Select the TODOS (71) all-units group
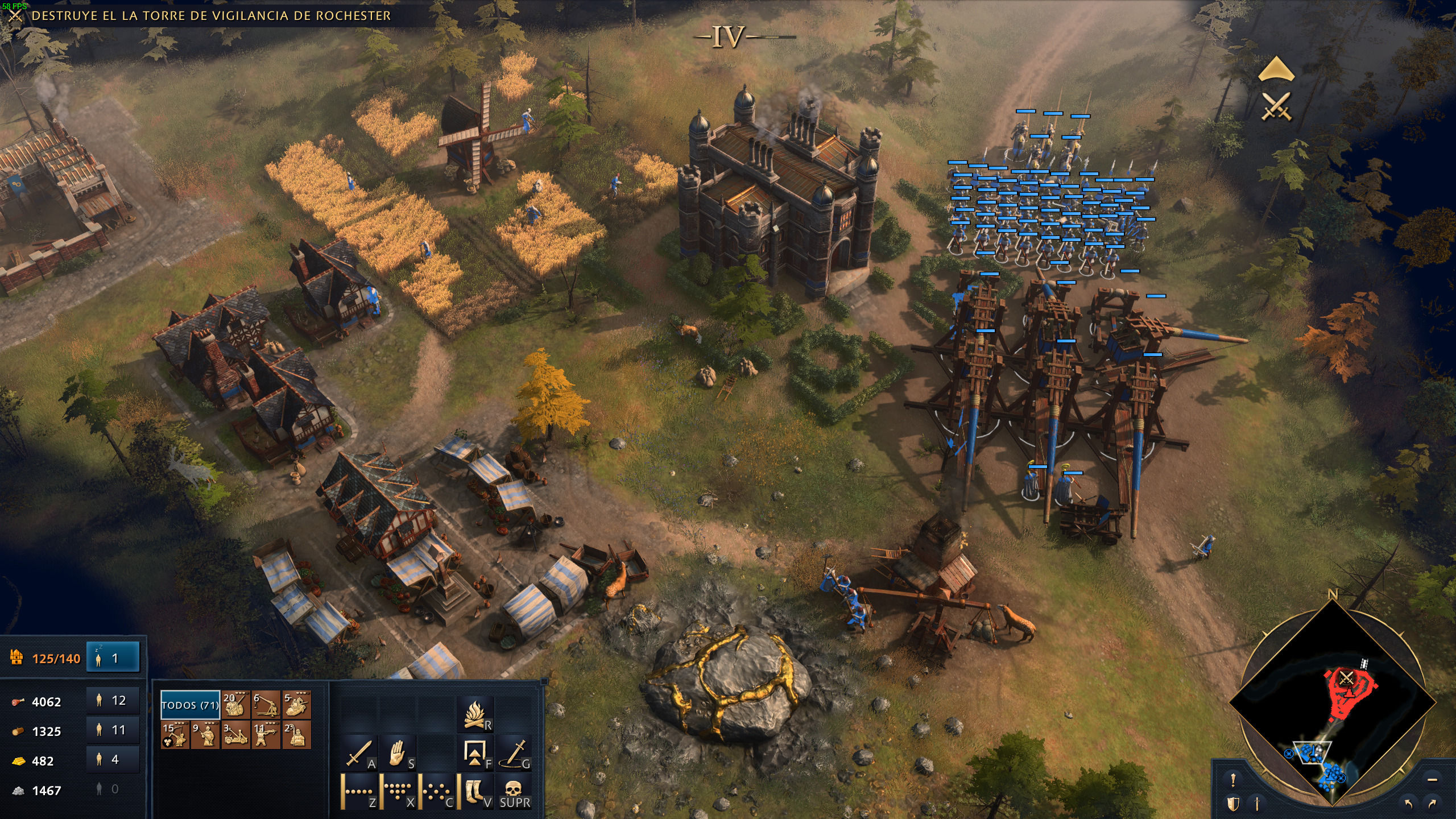Screen dimensions: 1456x819 tap(190, 705)
